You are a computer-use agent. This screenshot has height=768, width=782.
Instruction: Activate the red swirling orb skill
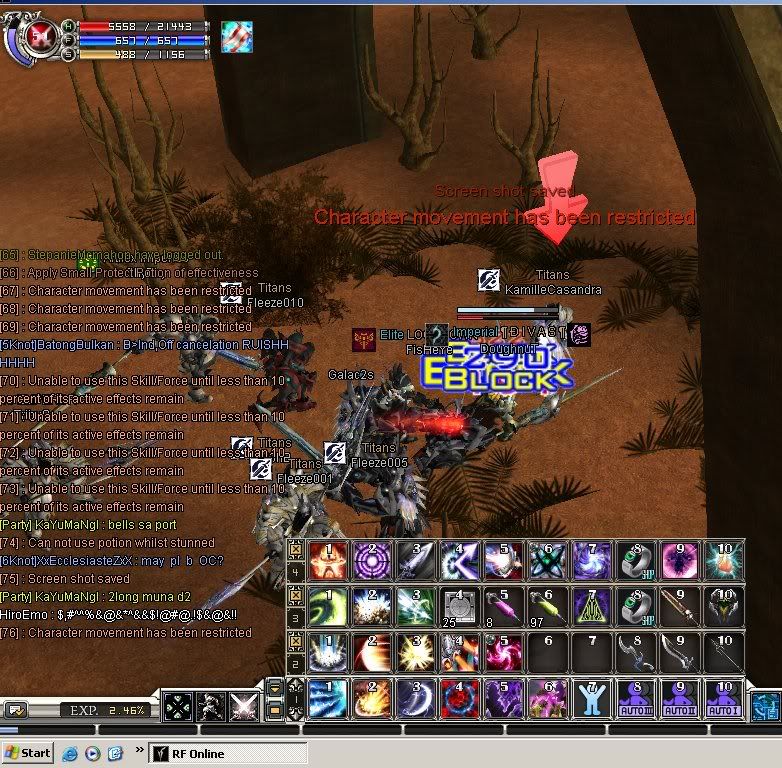(459, 698)
